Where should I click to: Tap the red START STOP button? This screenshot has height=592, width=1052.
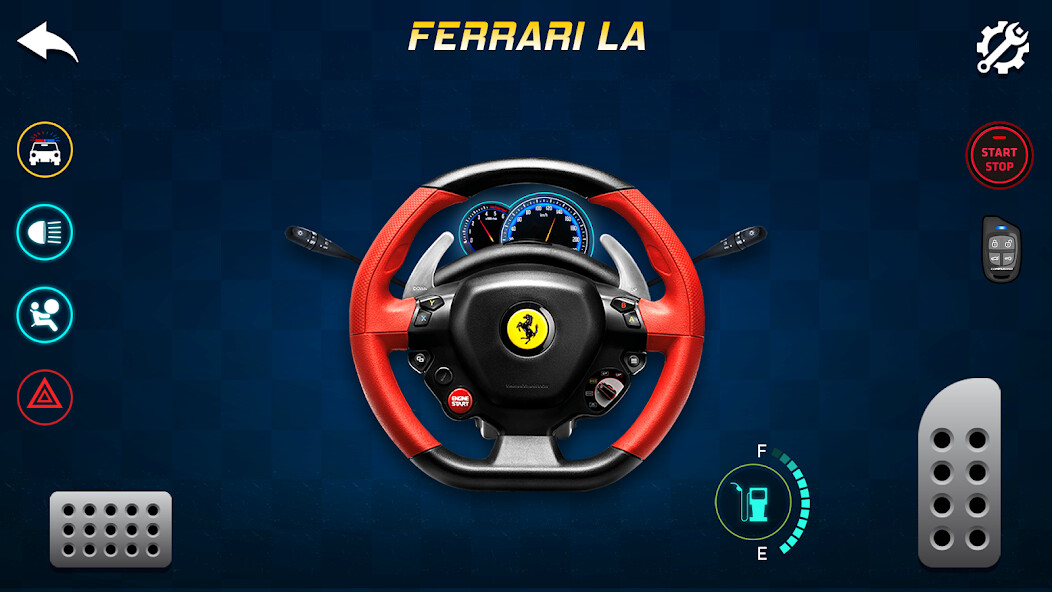pos(998,157)
